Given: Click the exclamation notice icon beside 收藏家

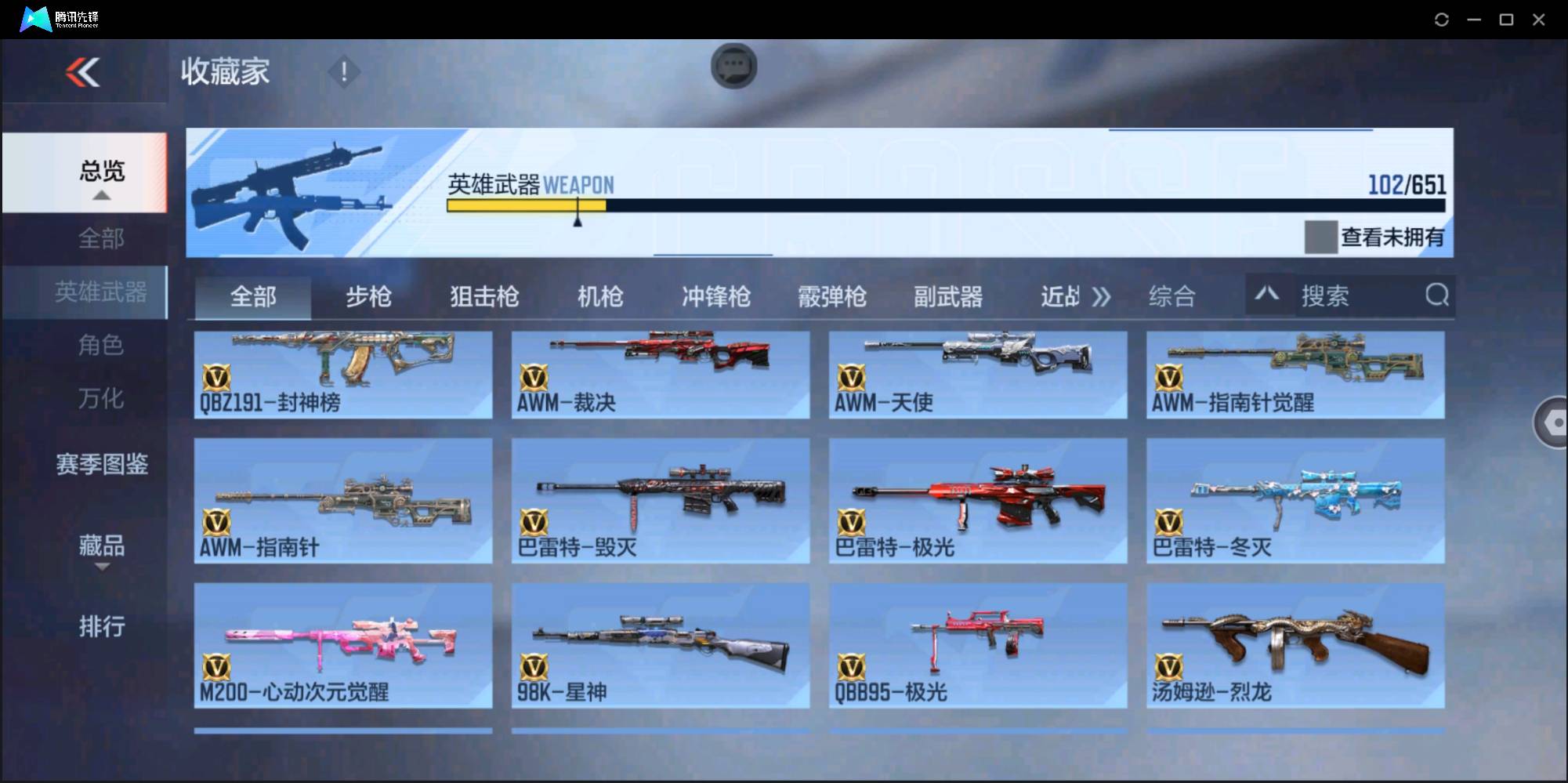Looking at the screenshot, I should click(x=343, y=71).
